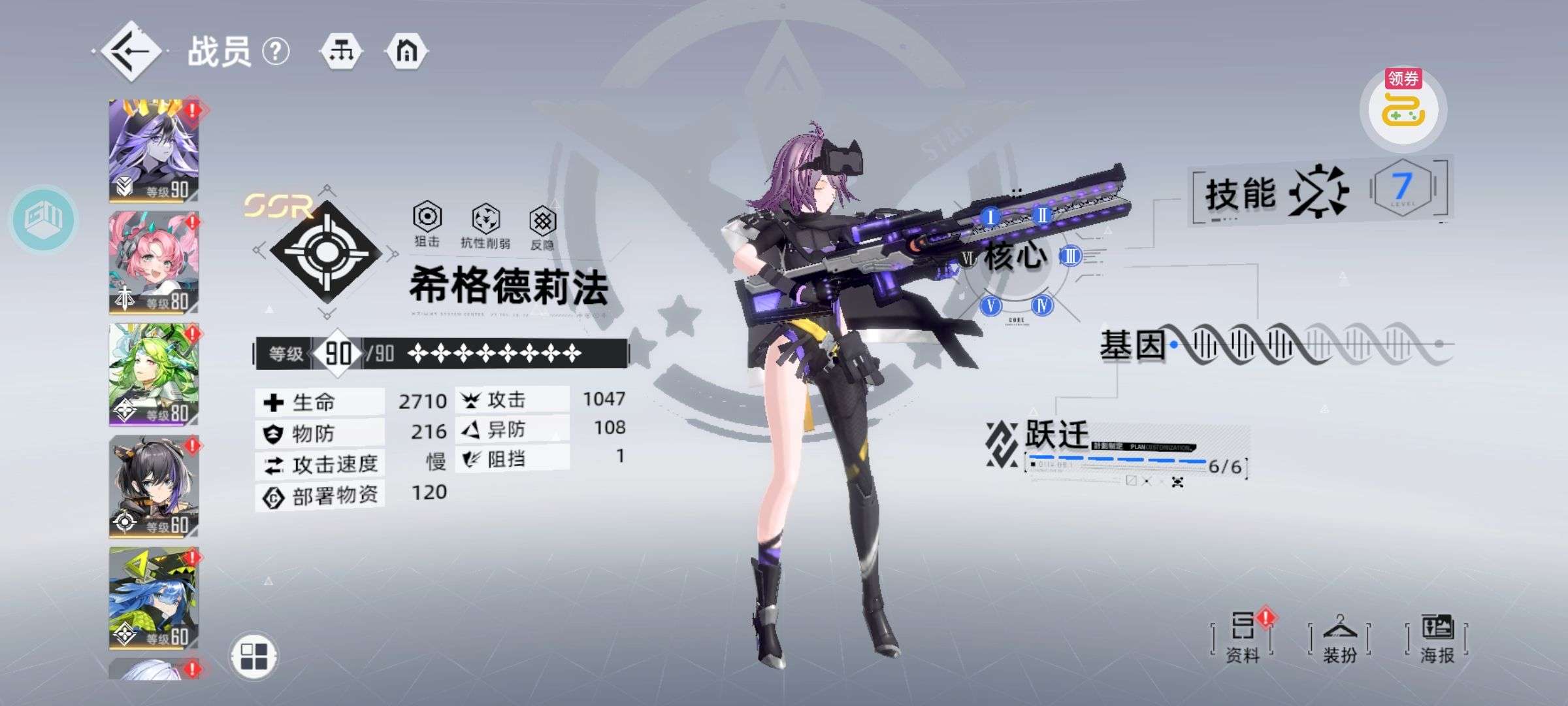
Task: Open the 资料 profile button
Action: pos(1242,638)
